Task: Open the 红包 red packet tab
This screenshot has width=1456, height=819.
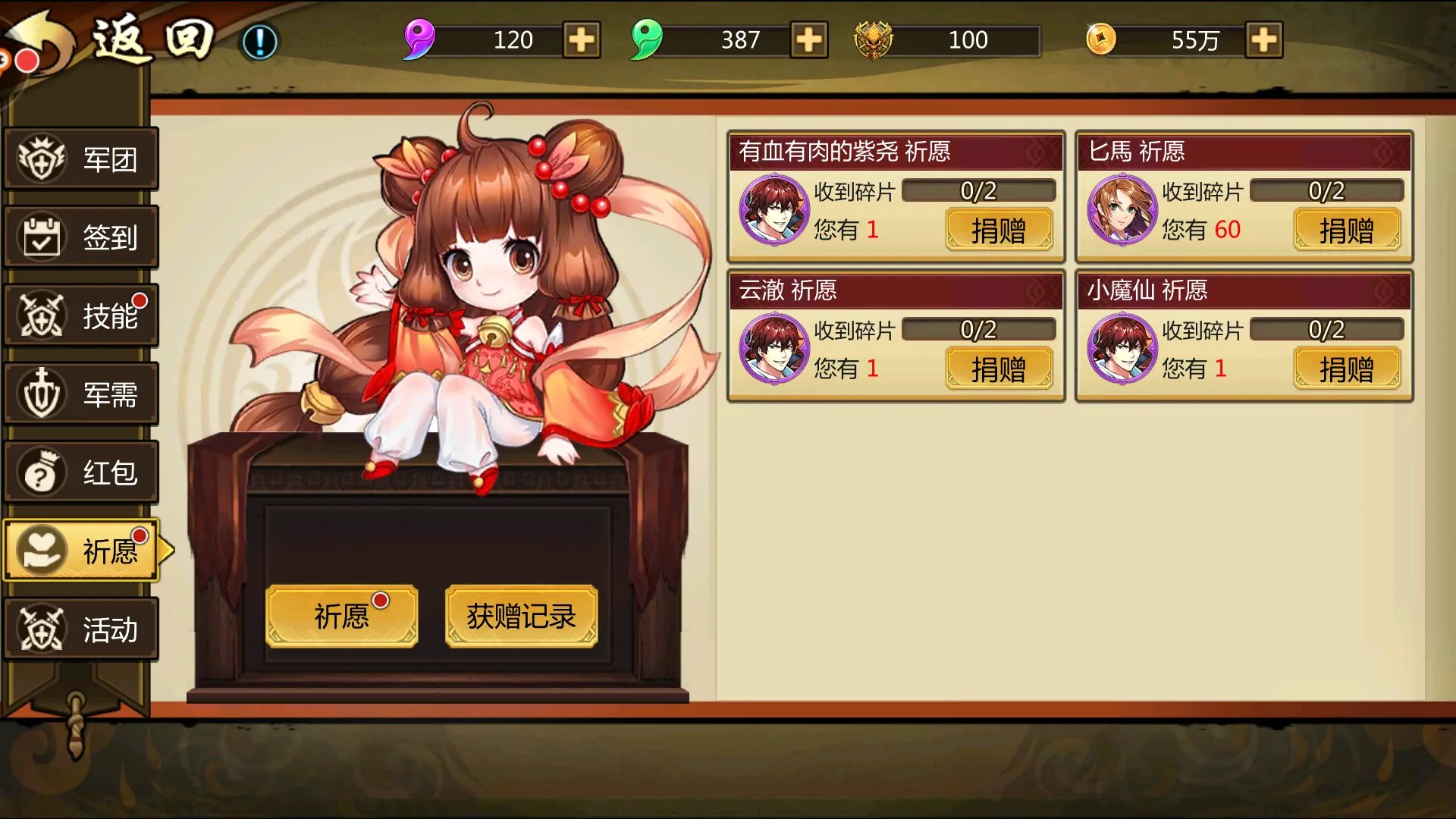Action: point(81,472)
